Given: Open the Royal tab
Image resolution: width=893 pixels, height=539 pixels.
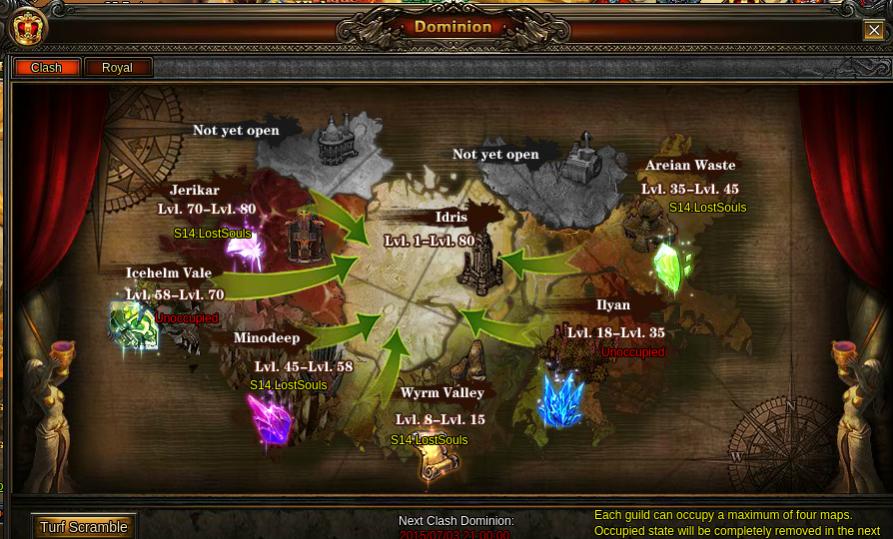Looking at the screenshot, I should click(118, 68).
